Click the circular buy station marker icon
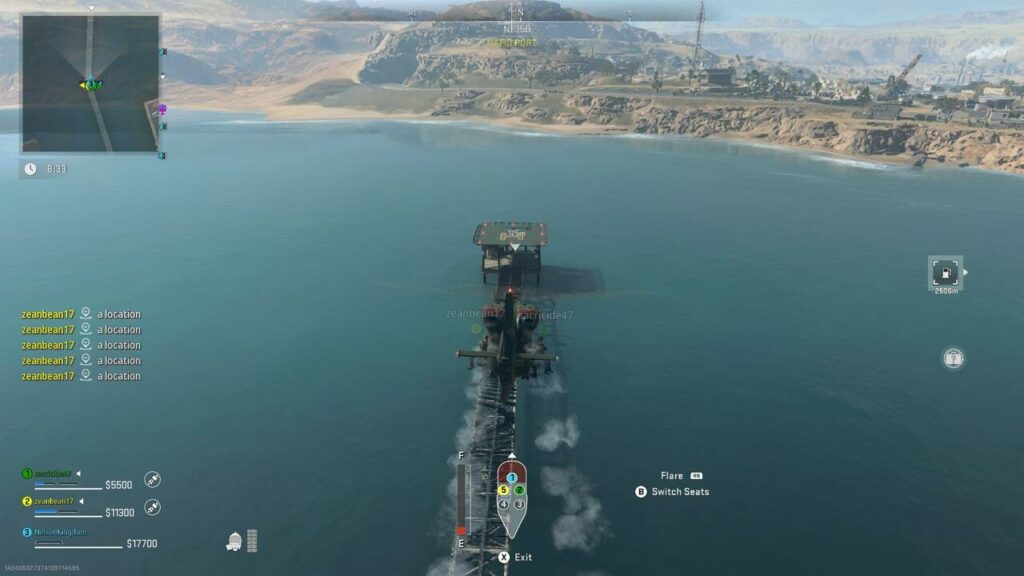Viewport: 1024px width, 576px height. (953, 357)
